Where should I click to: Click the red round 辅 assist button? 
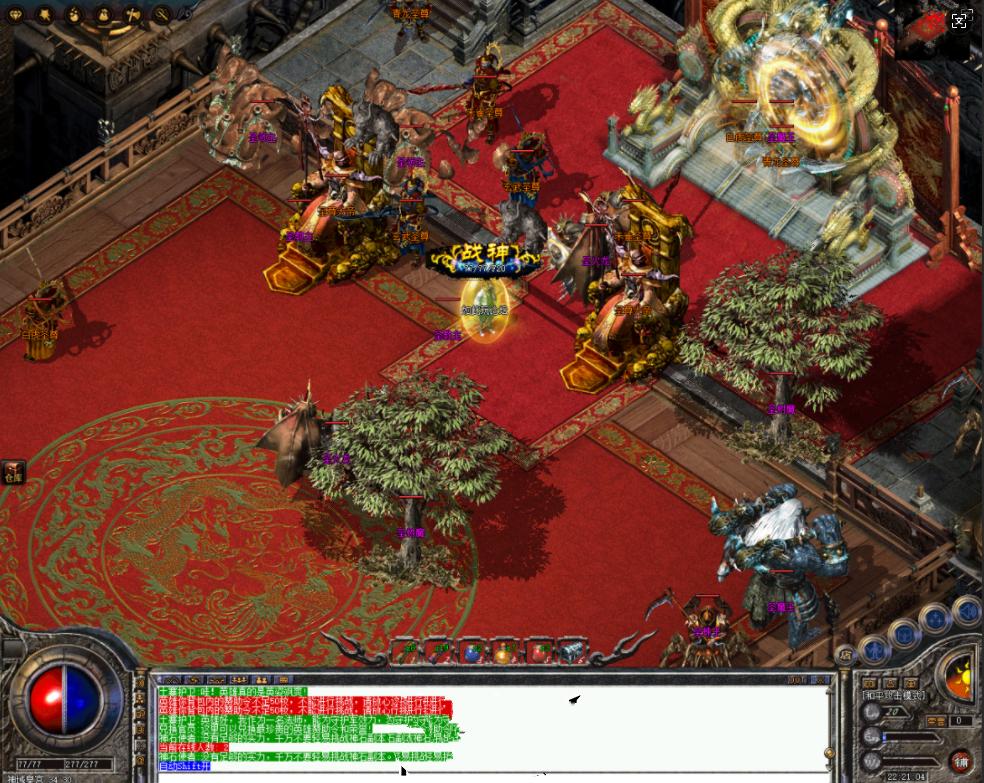coord(960,760)
